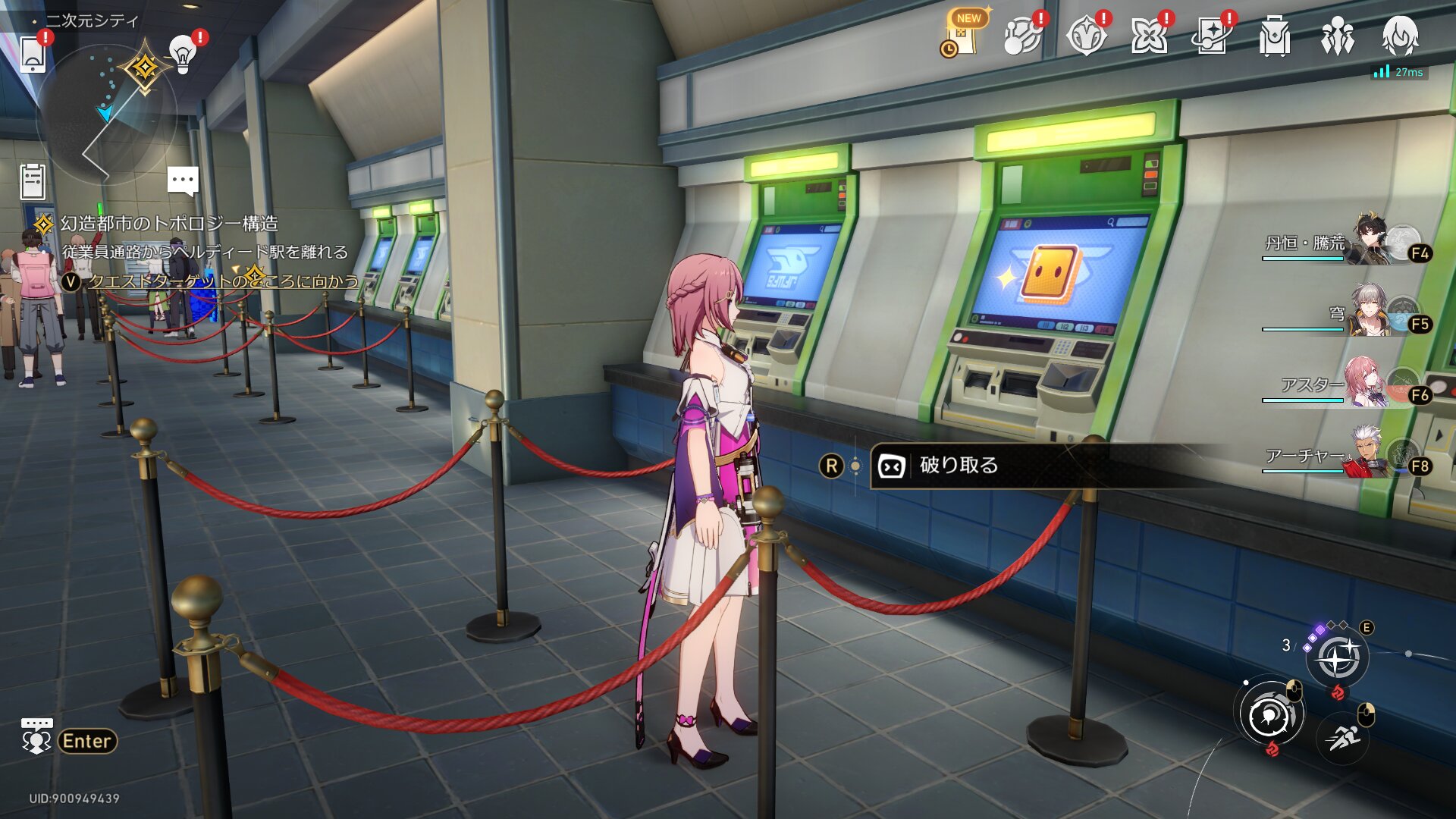Click the クエストターゲットのところに向かう navigation link
The width and height of the screenshot is (1456, 819).
click(223, 281)
